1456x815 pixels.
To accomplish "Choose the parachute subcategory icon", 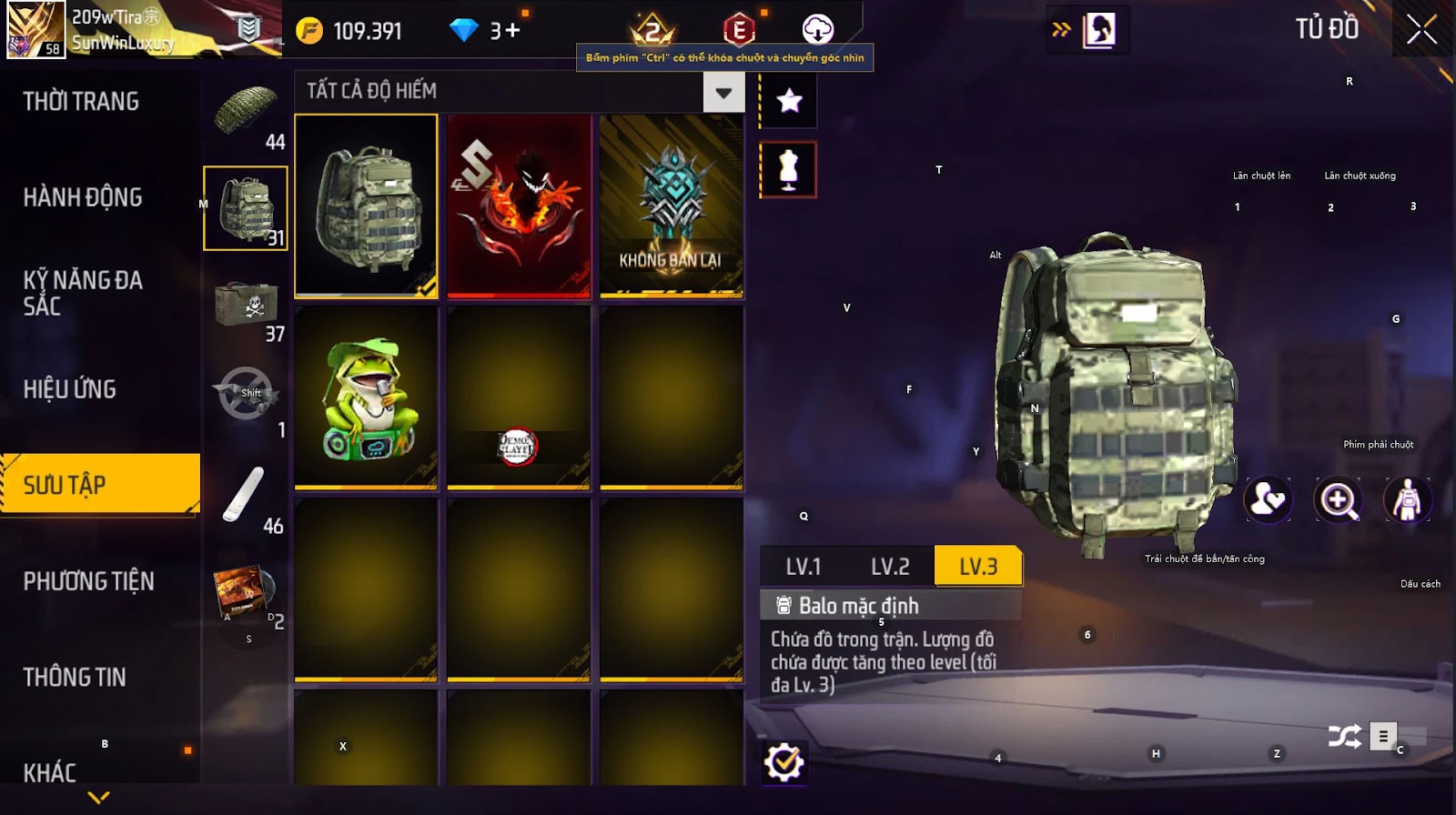I will pos(245,112).
